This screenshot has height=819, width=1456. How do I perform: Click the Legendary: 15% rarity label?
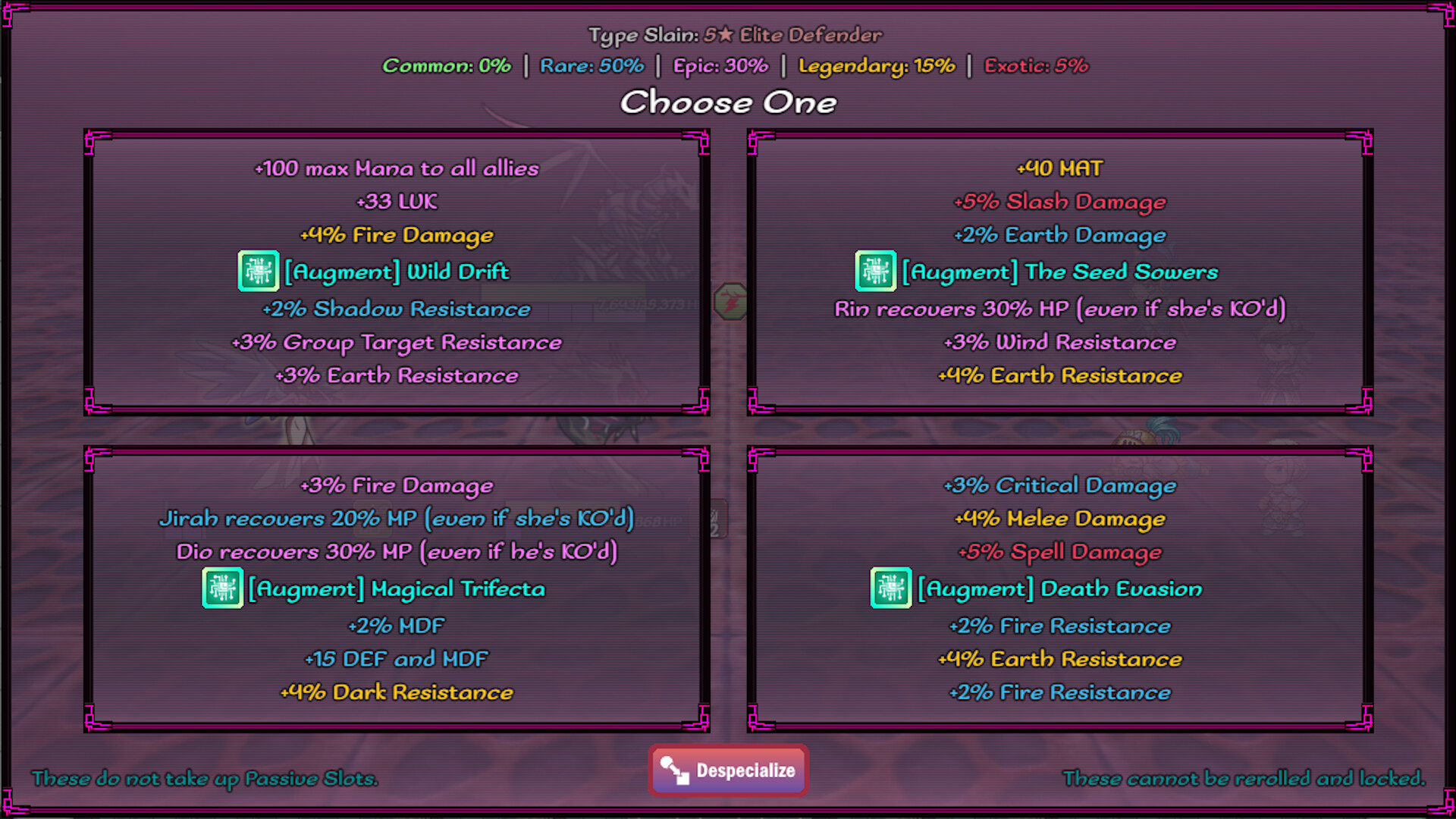coord(877,66)
